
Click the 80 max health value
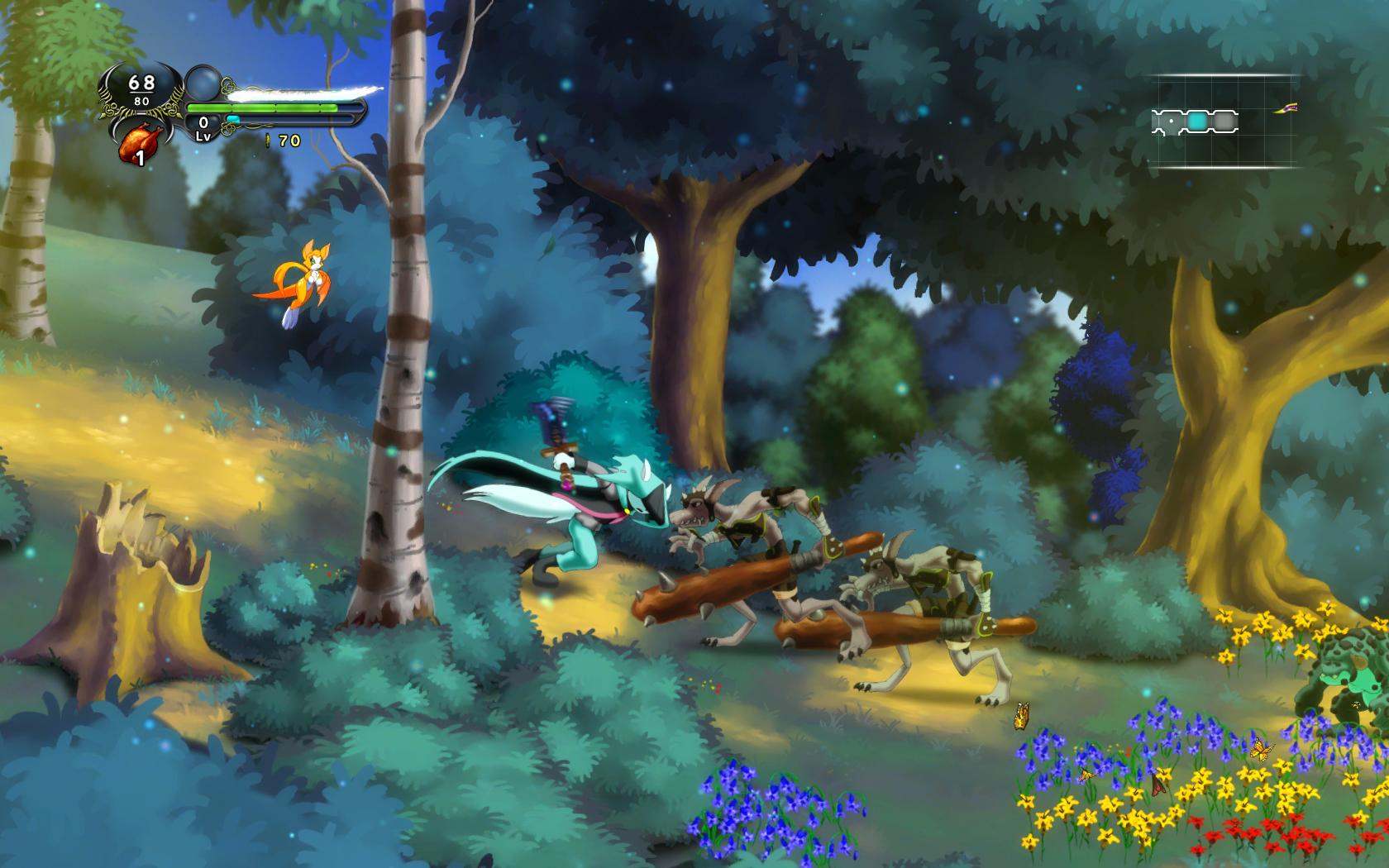point(141,102)
